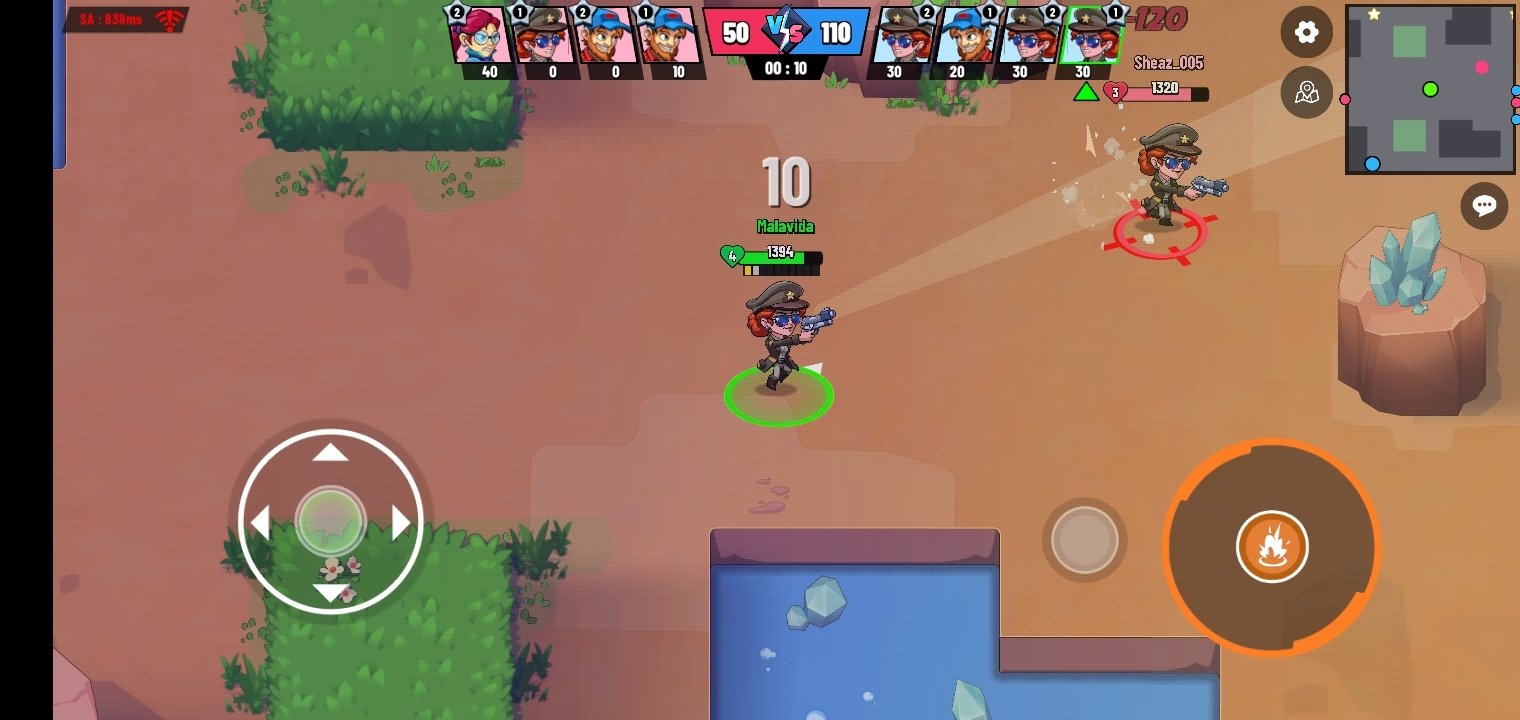Fire using the orange attack button

tap(1271, 547)
